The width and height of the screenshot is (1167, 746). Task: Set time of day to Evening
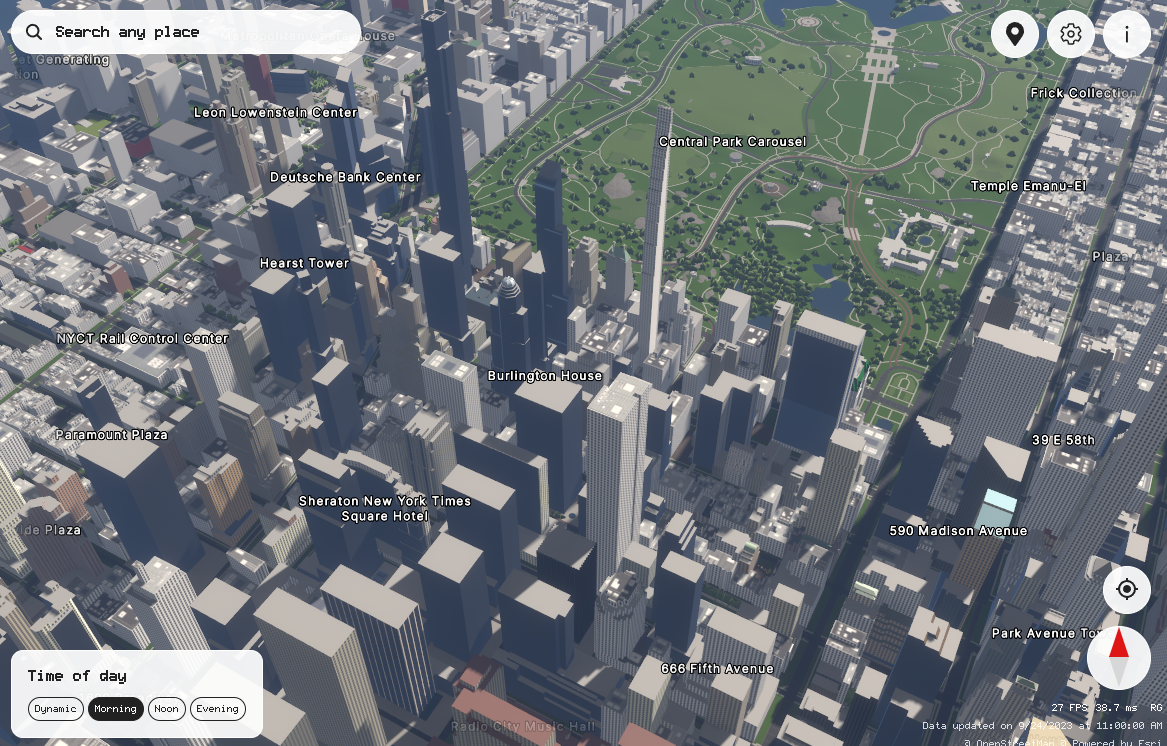click(217, 709)
